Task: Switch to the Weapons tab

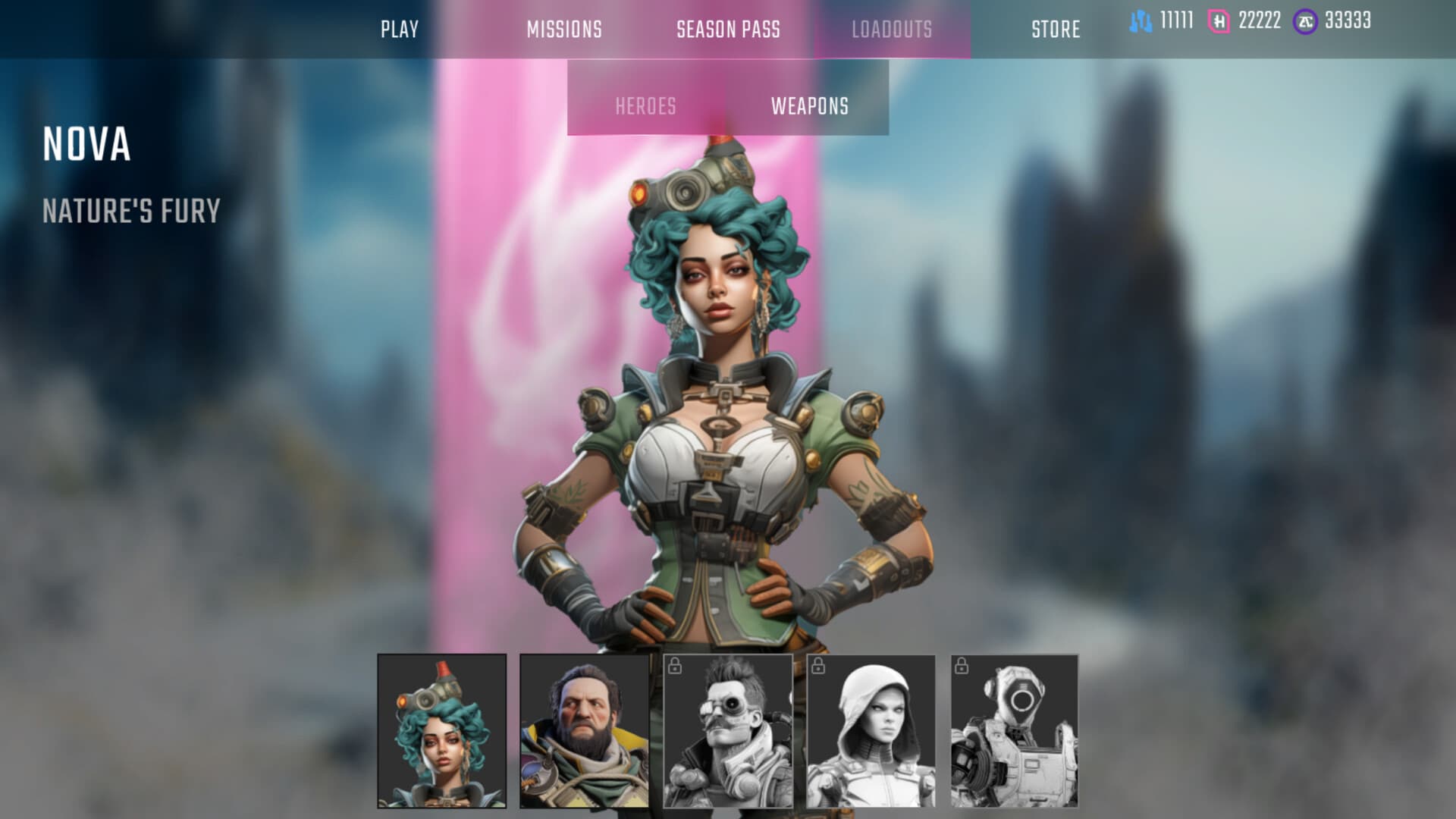Action: pyautogui.click(x=809, y=107)
